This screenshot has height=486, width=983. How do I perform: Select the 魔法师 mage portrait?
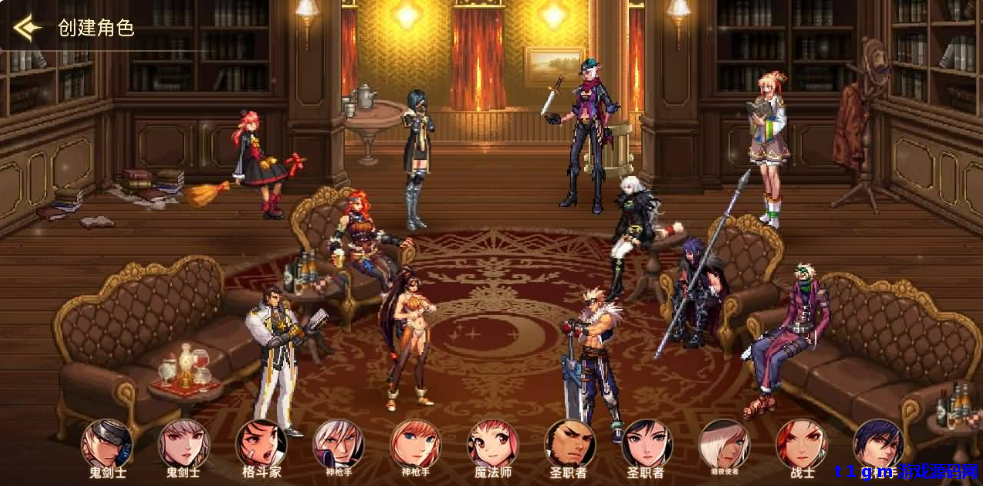pos(493,443)
